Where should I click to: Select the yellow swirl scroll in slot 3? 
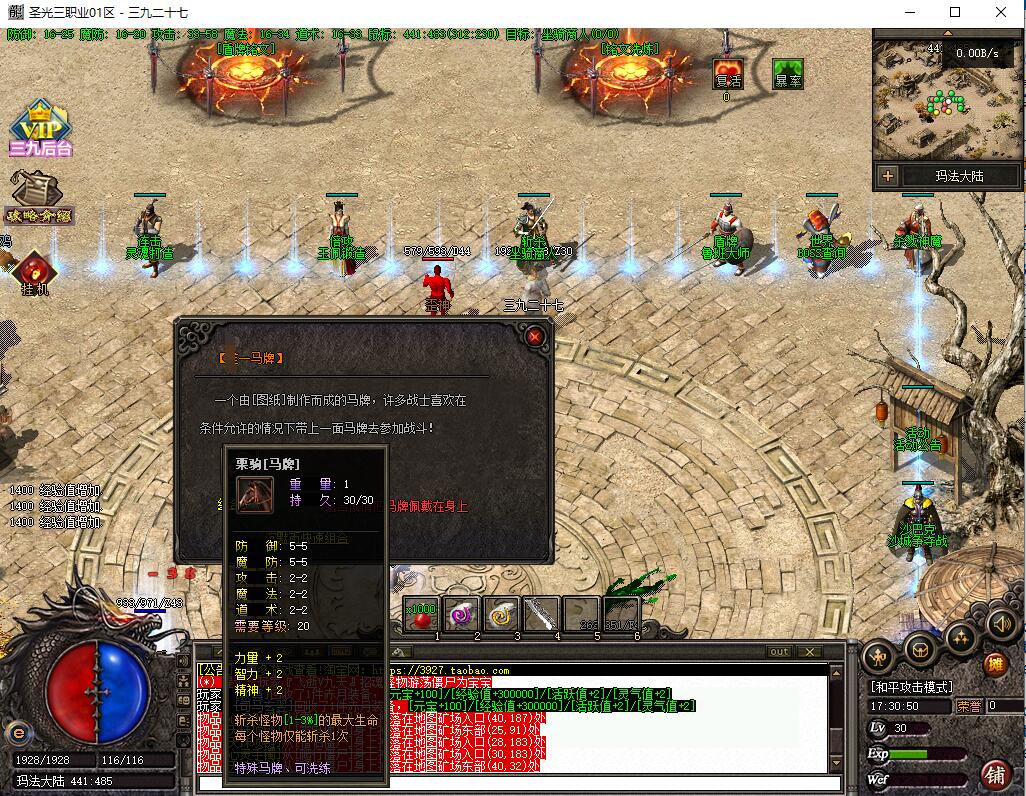coord(502,613)
